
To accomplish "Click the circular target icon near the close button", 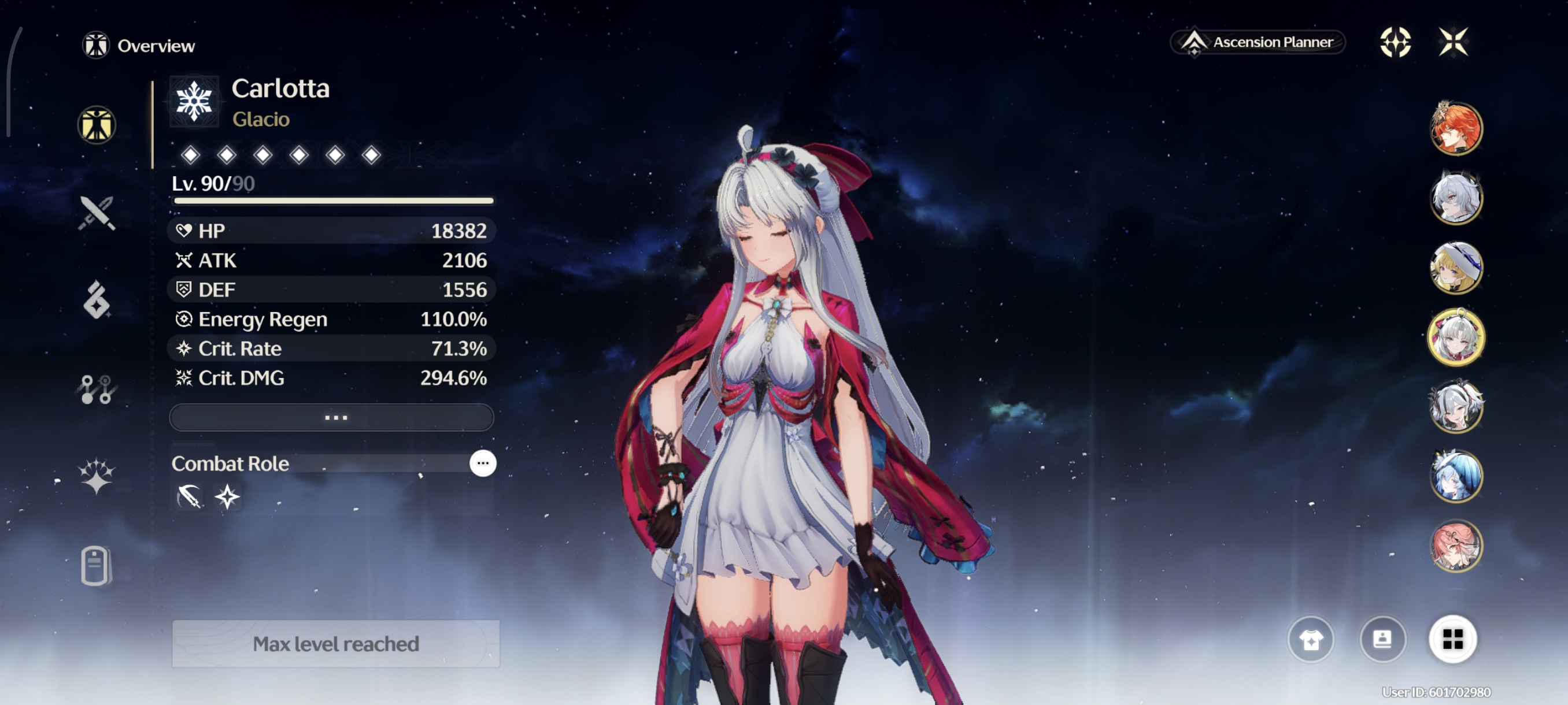I will coord(1395,42).
